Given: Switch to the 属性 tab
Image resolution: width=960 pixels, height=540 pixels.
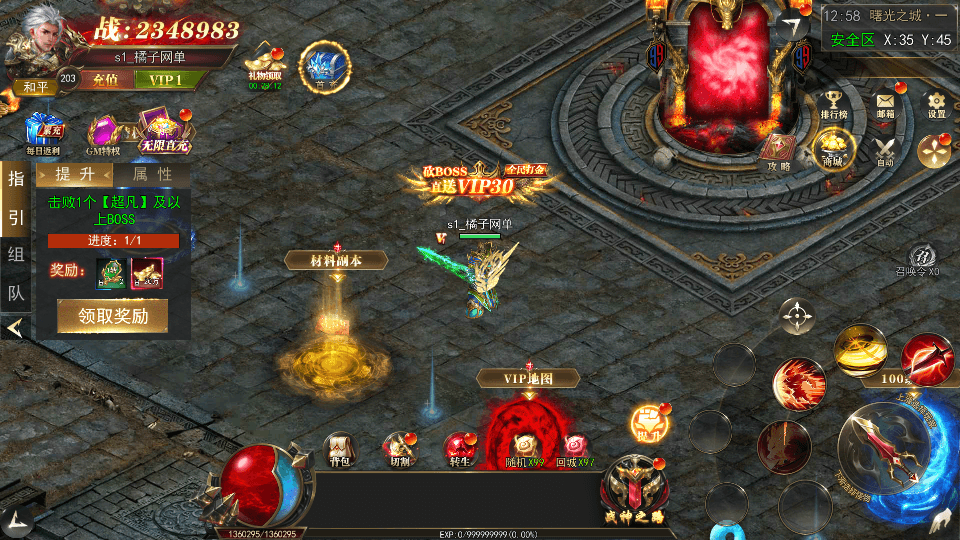Looking at the screenshot, I should [150, 174].
